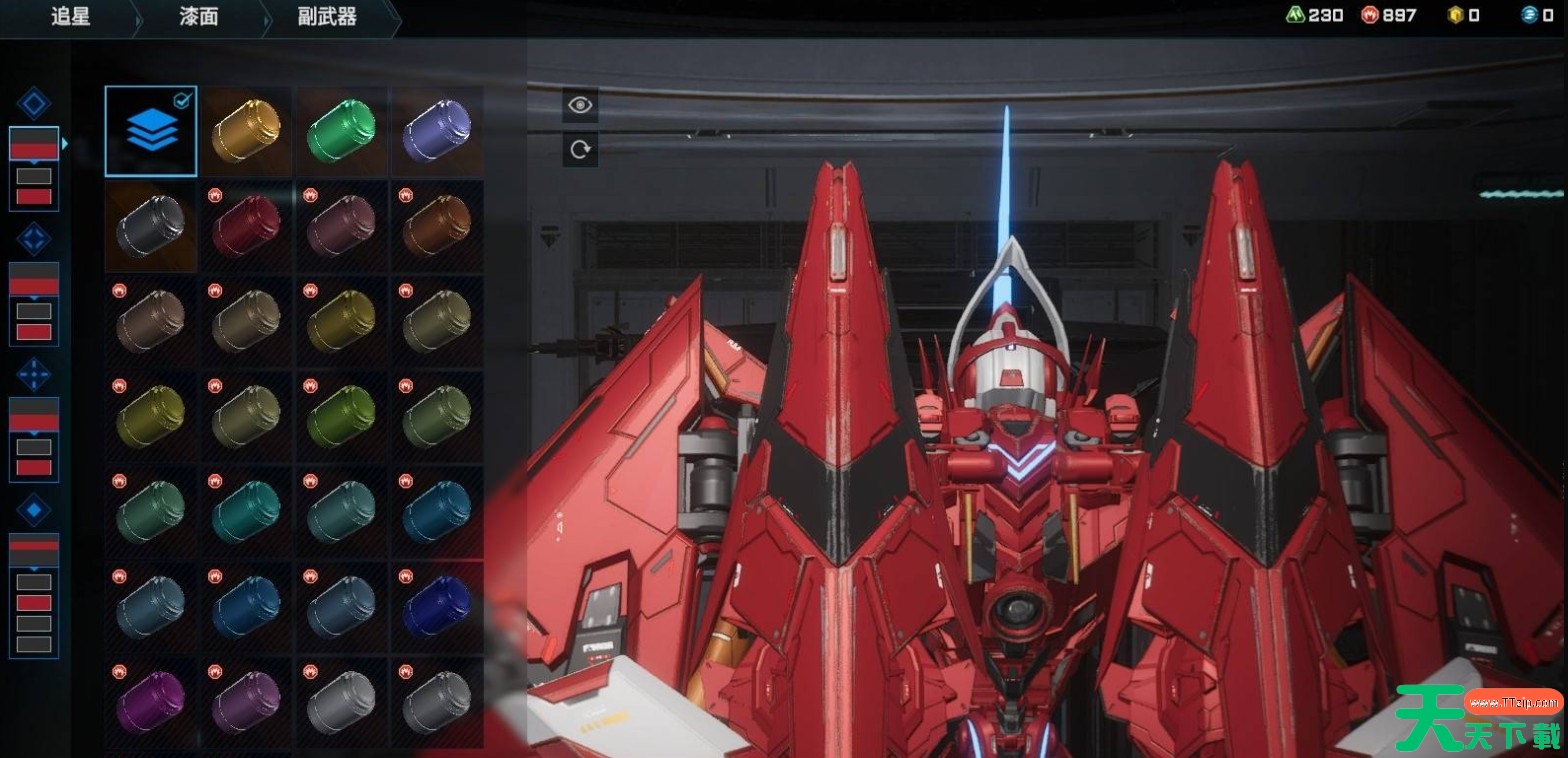Viewport: 1568px width, 758px height.
Task: Pick the lavender purple paint canister
Action: pos(437,131)
